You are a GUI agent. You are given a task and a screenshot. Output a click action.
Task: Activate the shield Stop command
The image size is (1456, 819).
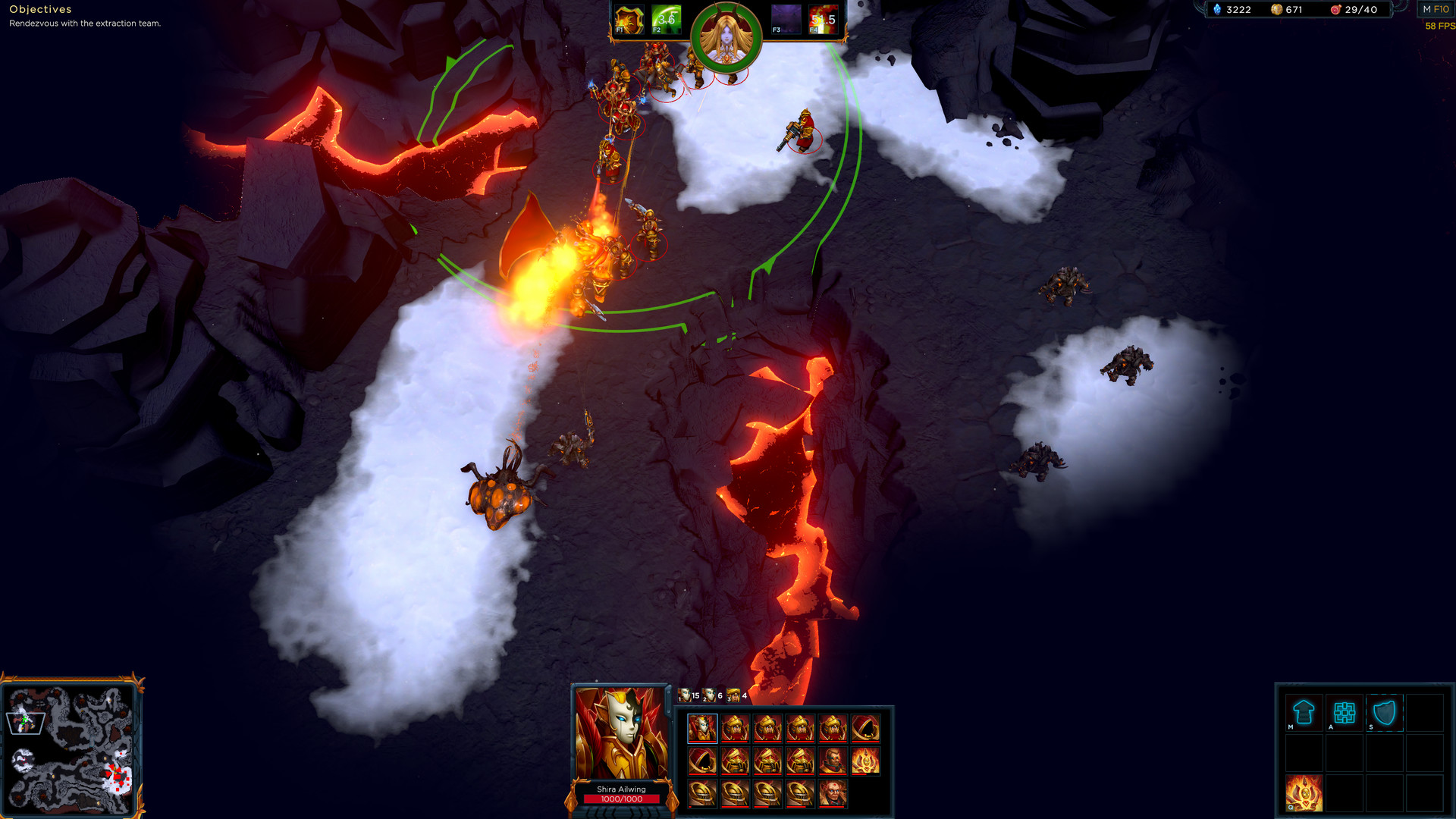[x=1384, y=713]
